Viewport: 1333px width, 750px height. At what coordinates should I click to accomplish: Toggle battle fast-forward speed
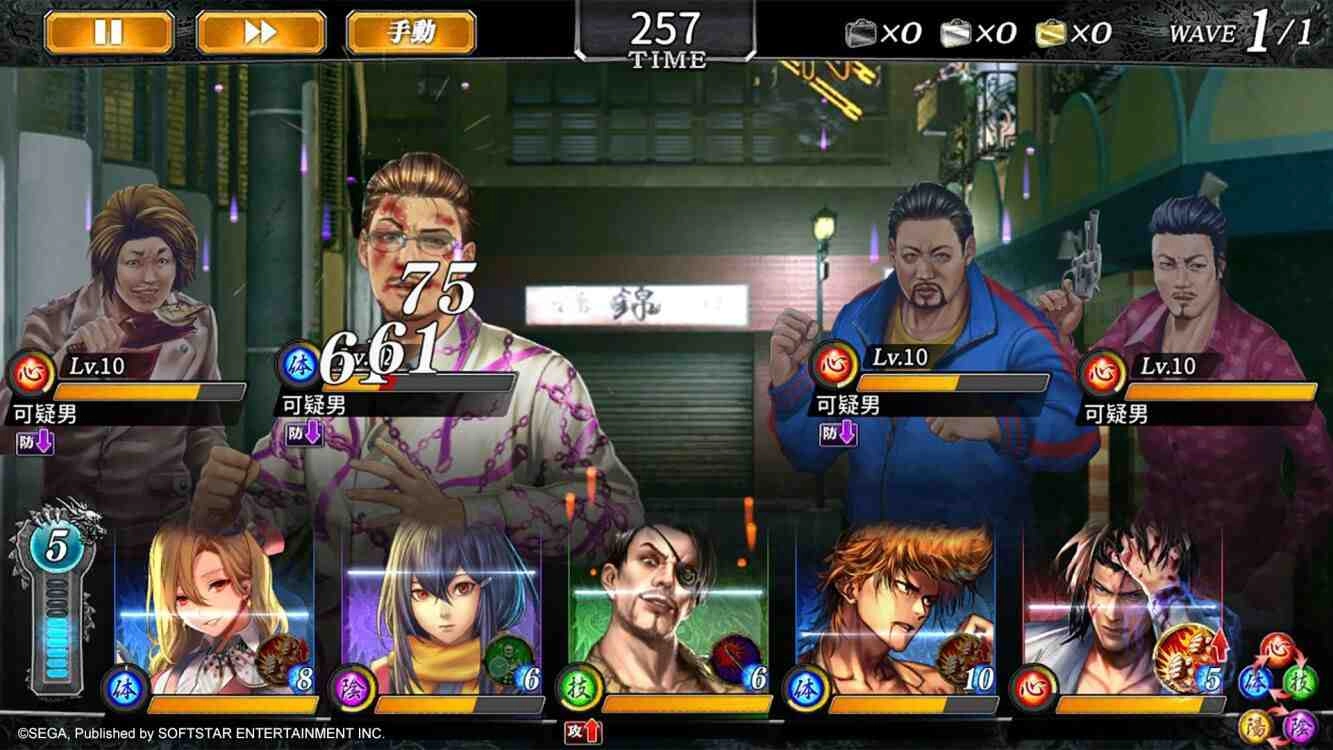[x=260, y=31]
